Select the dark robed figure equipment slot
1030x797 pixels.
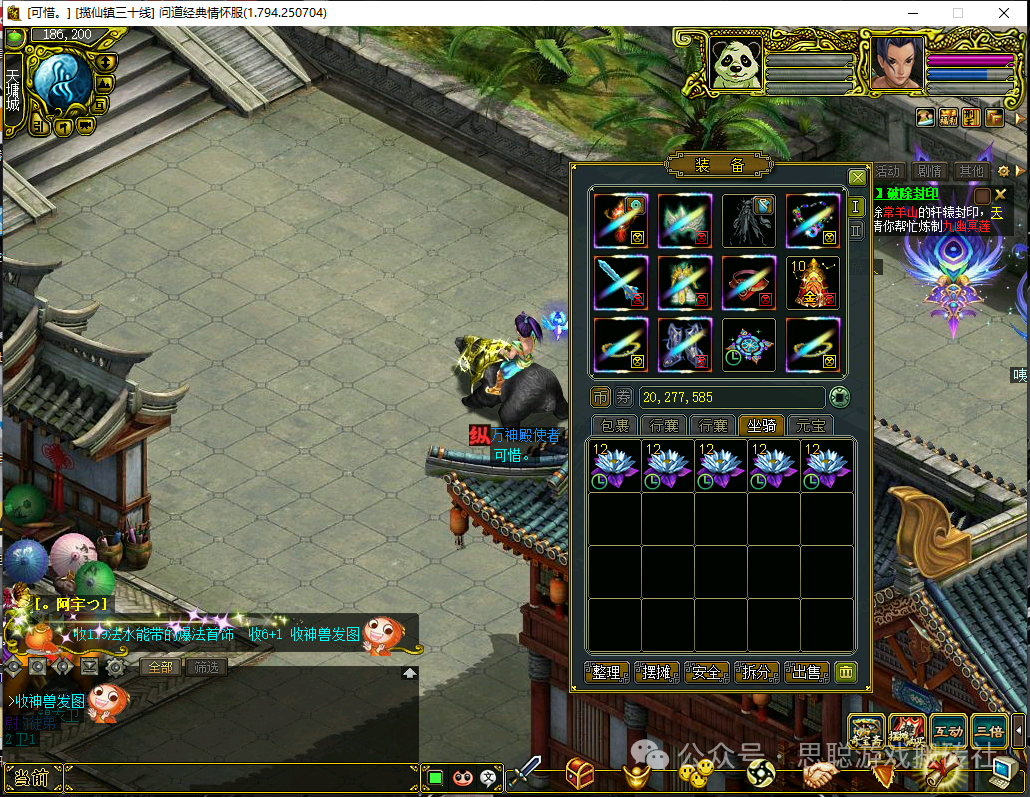point(749,220)
